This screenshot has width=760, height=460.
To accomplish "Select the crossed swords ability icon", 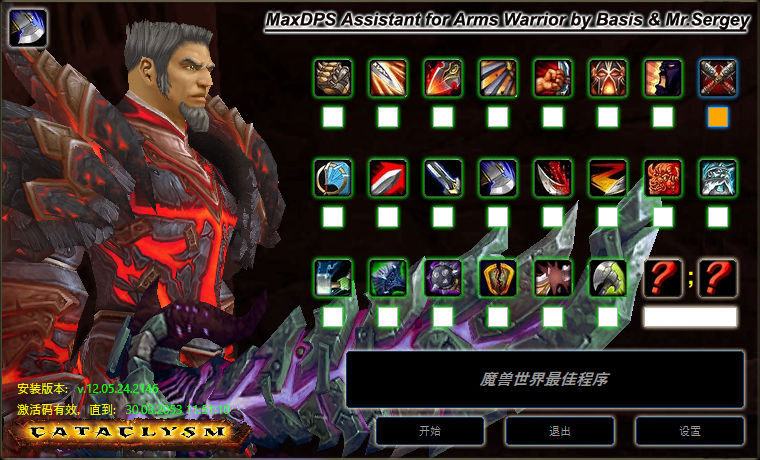I will (718, 78).
